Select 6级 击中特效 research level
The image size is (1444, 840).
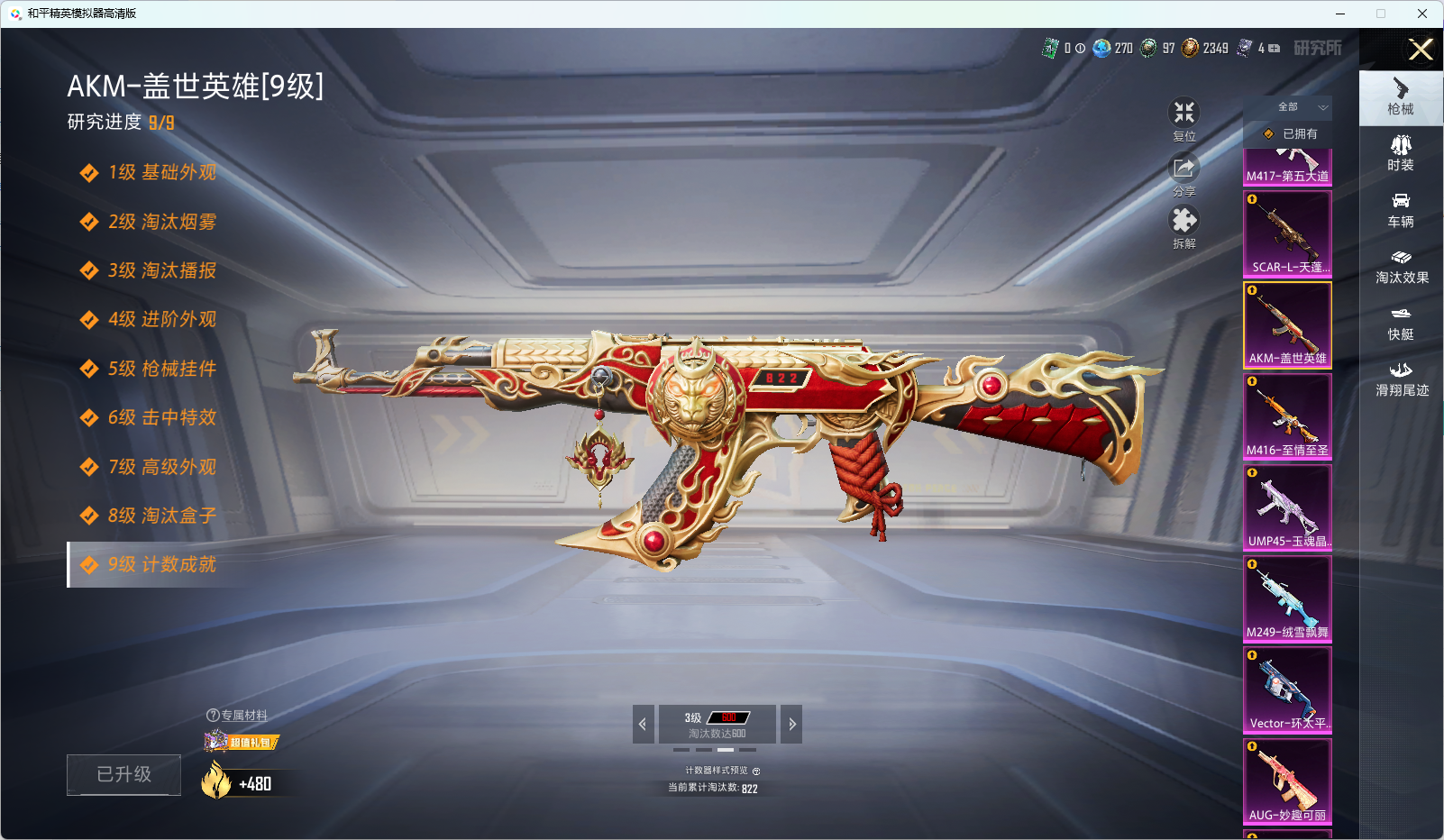click(162, 417)
